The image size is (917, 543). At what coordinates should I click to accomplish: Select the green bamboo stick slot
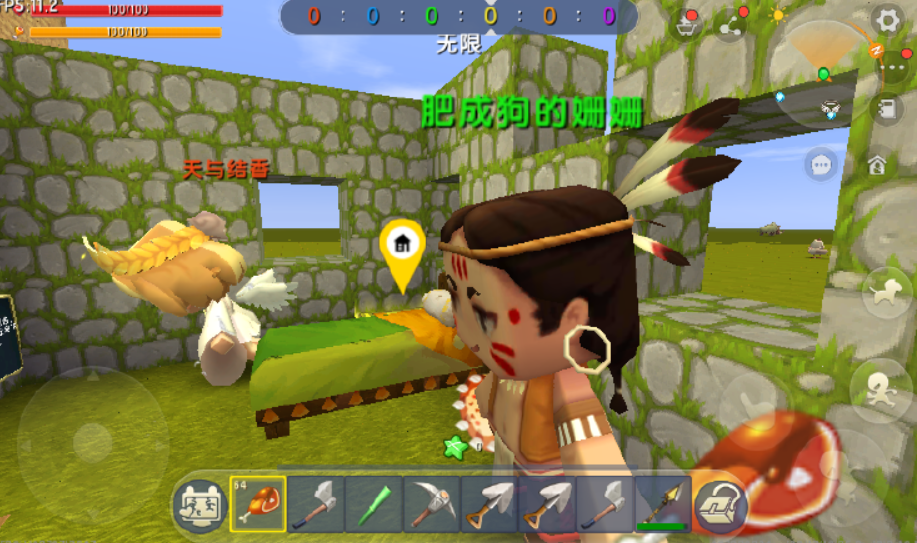[x=373, y=503]
